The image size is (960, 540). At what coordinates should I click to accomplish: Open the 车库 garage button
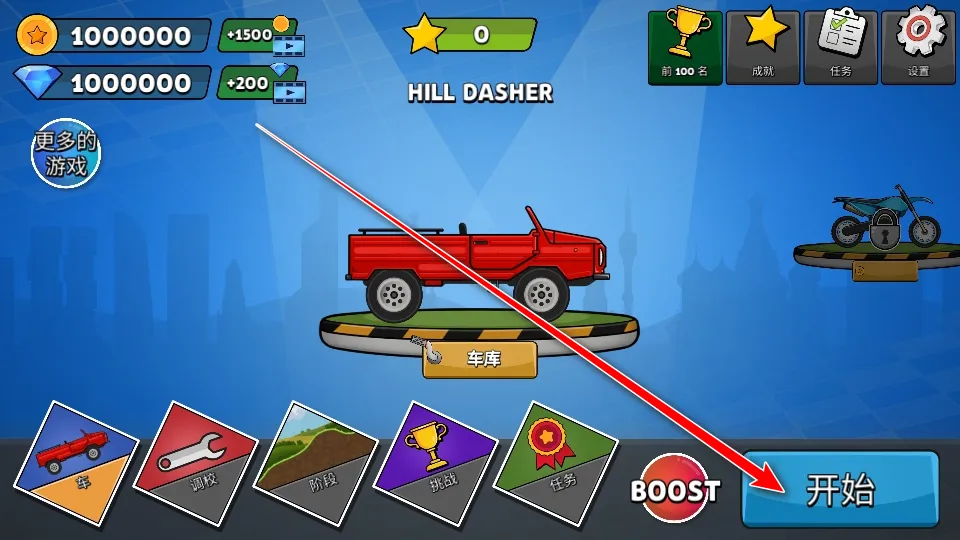tap(480, 359)
